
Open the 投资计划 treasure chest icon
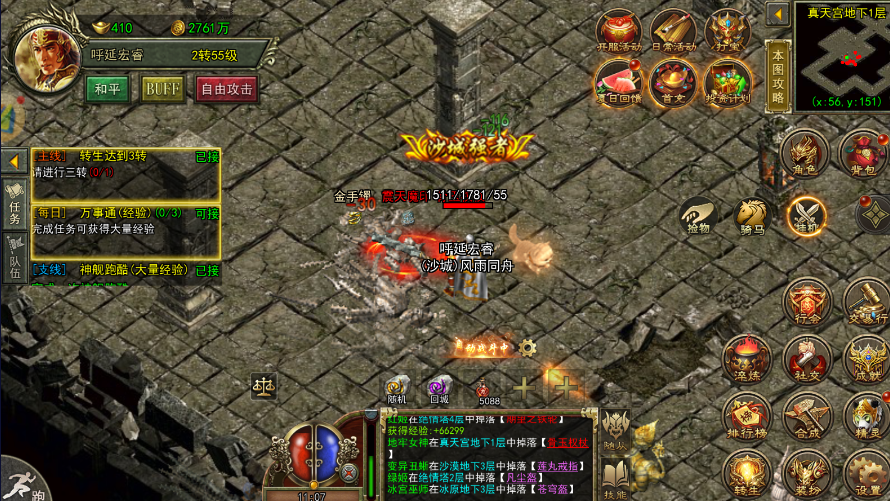727,82
